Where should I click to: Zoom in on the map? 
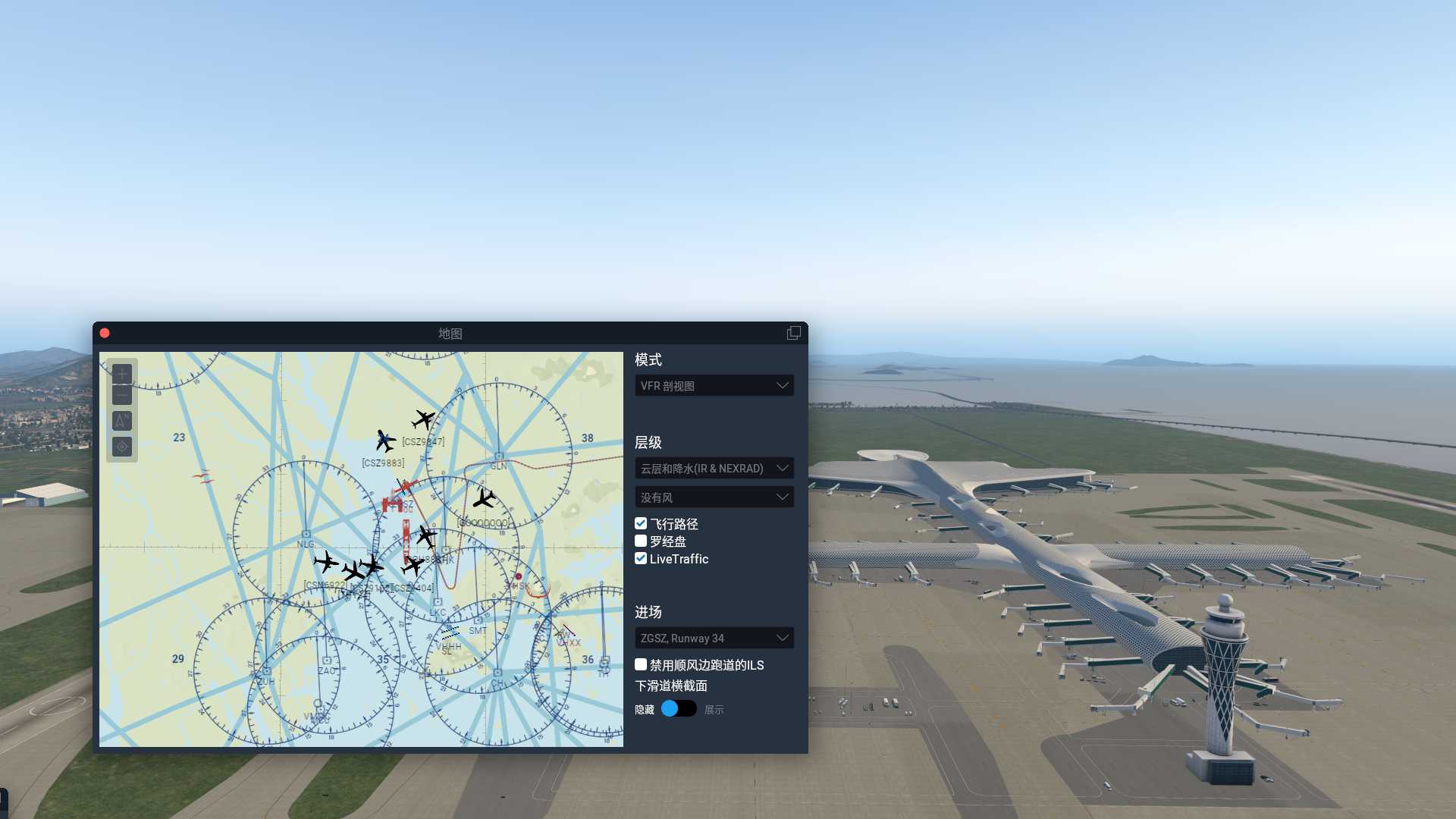[122, 373]
